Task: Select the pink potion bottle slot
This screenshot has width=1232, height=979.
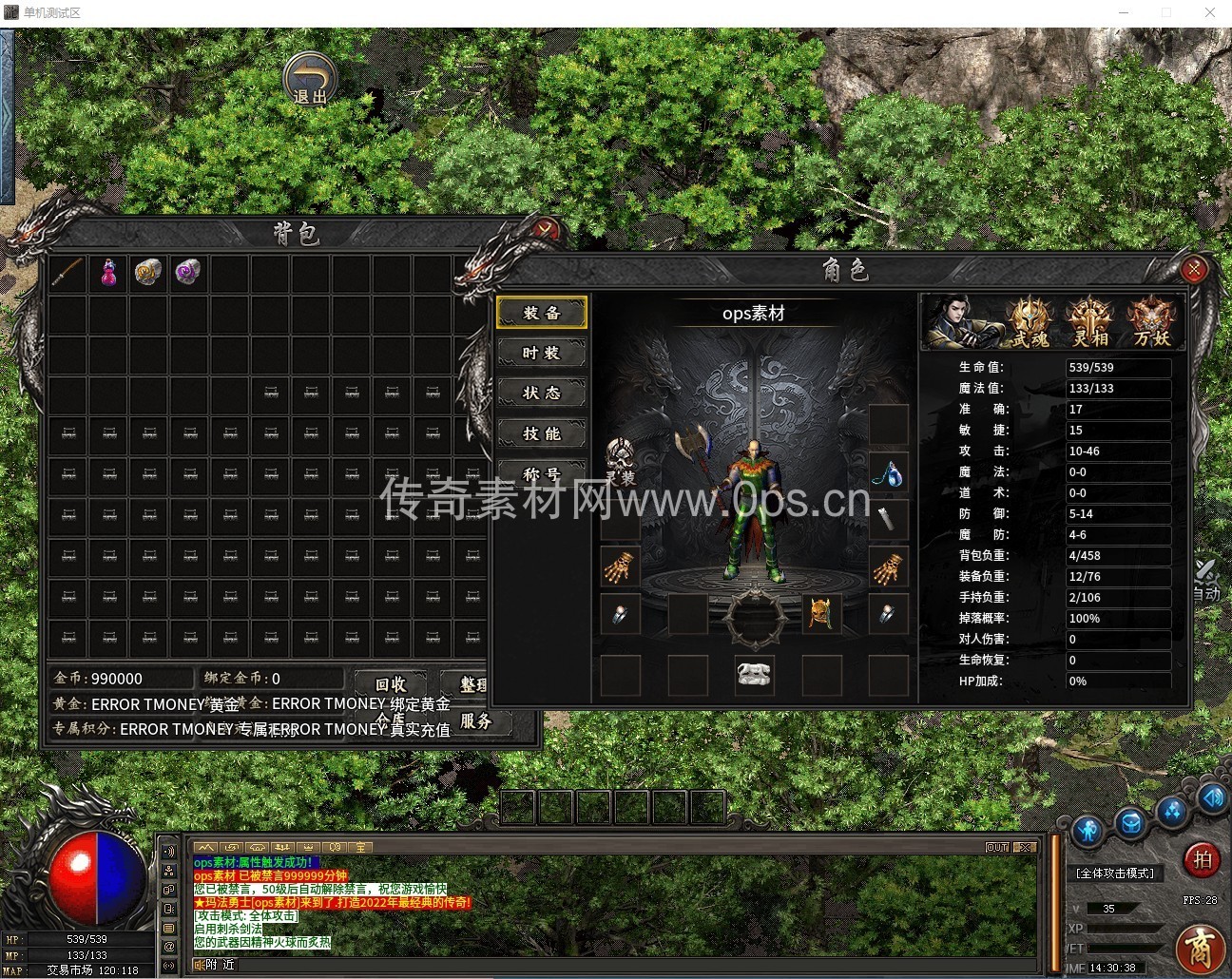Action: point(108,274)
